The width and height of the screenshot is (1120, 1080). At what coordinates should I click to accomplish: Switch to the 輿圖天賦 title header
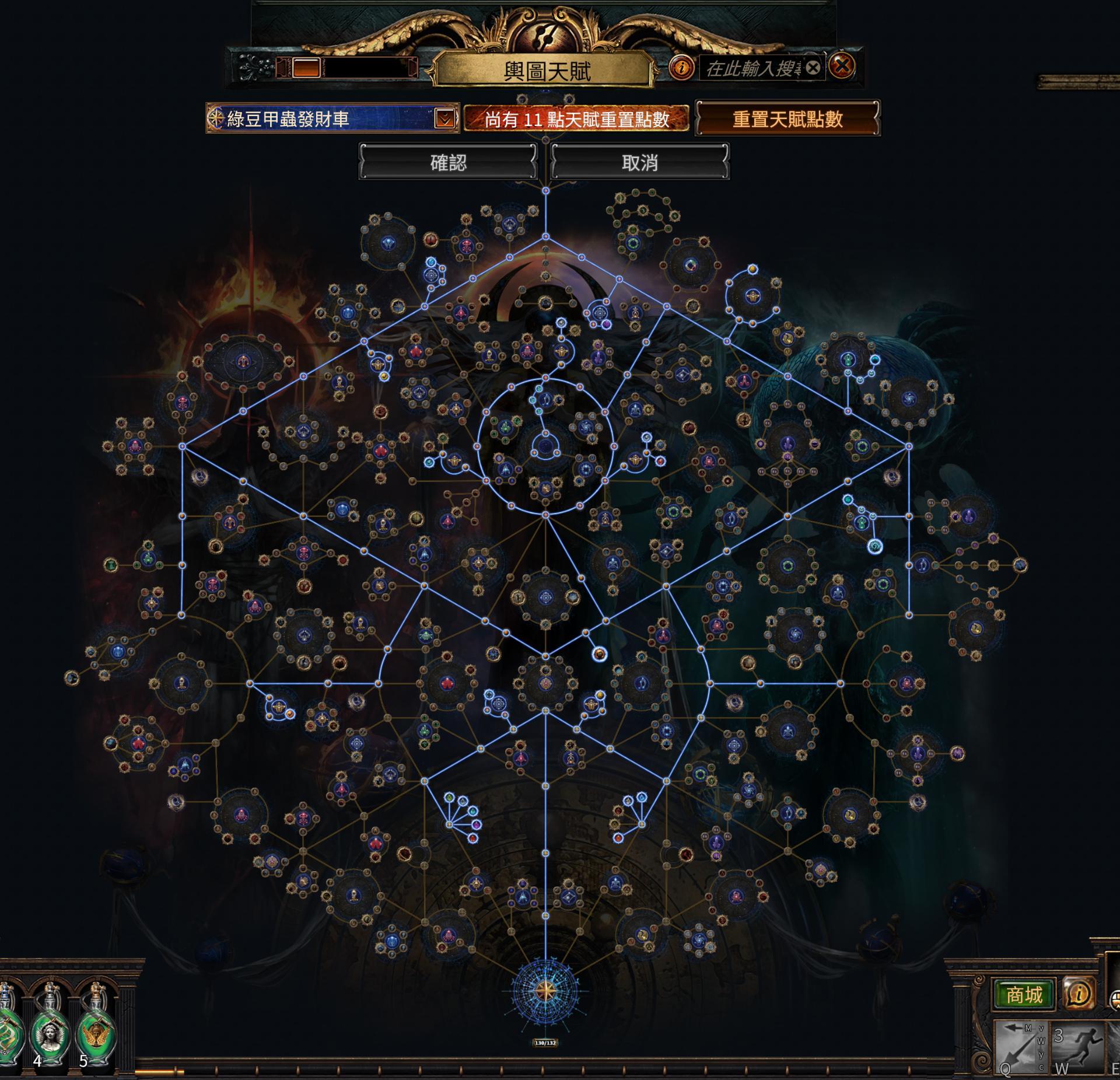tap(548, 69)
